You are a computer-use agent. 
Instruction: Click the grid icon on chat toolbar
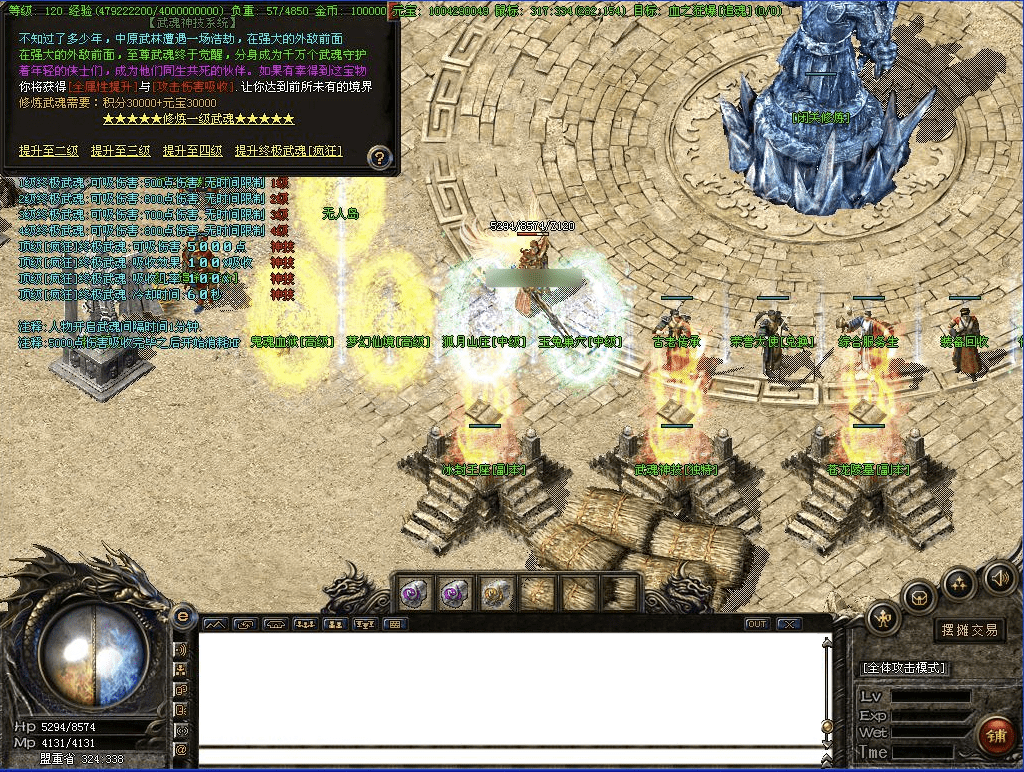coord(396,624)
